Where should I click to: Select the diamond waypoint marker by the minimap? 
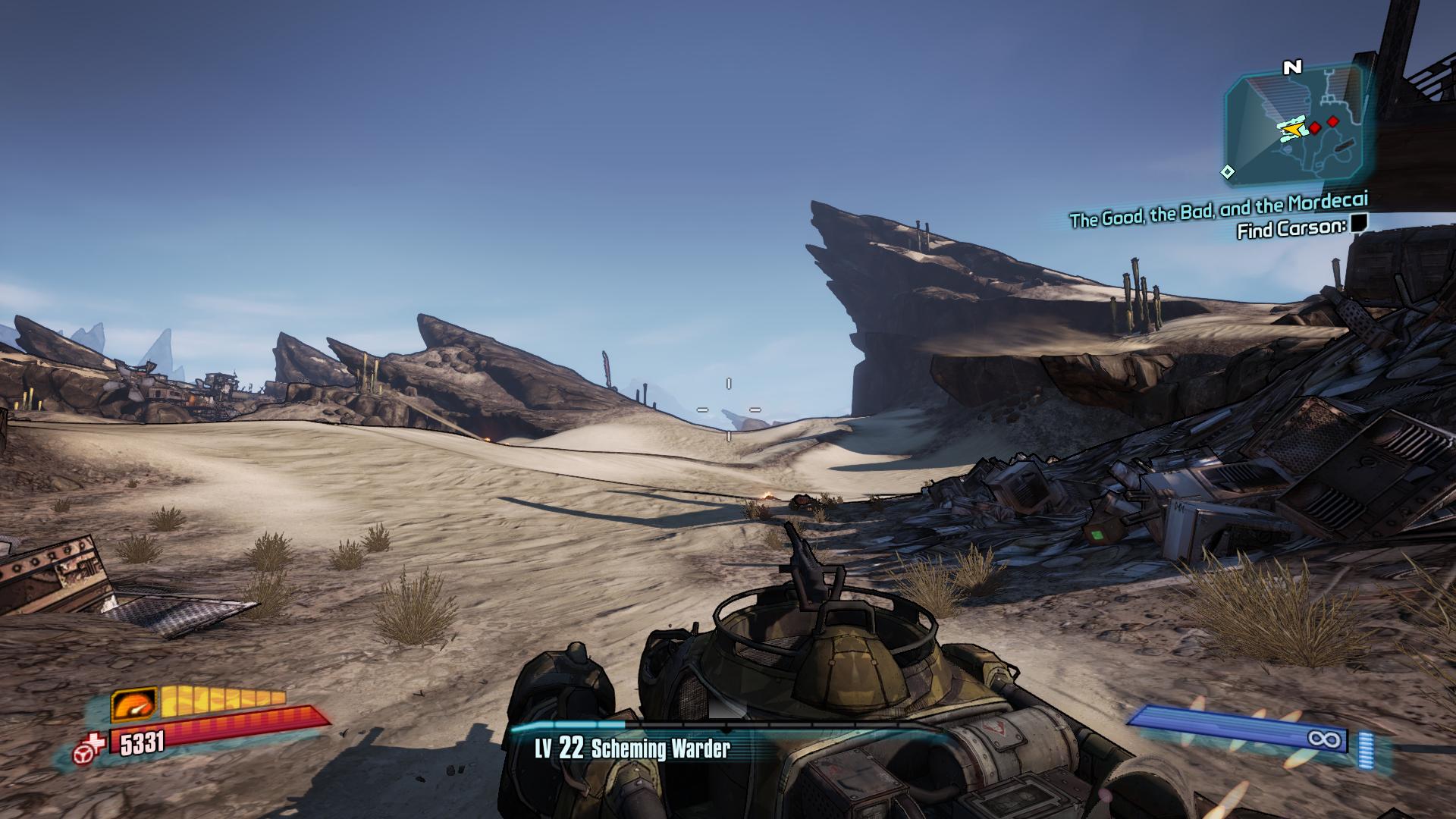coord(1227,172)
